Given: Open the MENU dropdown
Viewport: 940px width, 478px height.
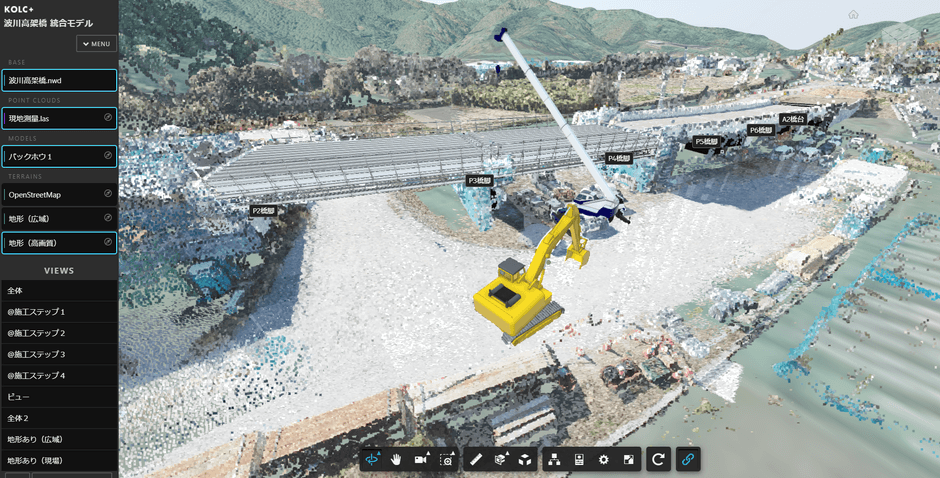Looking at the screenshot, I should pyautogui.click(x=97, y=44).
